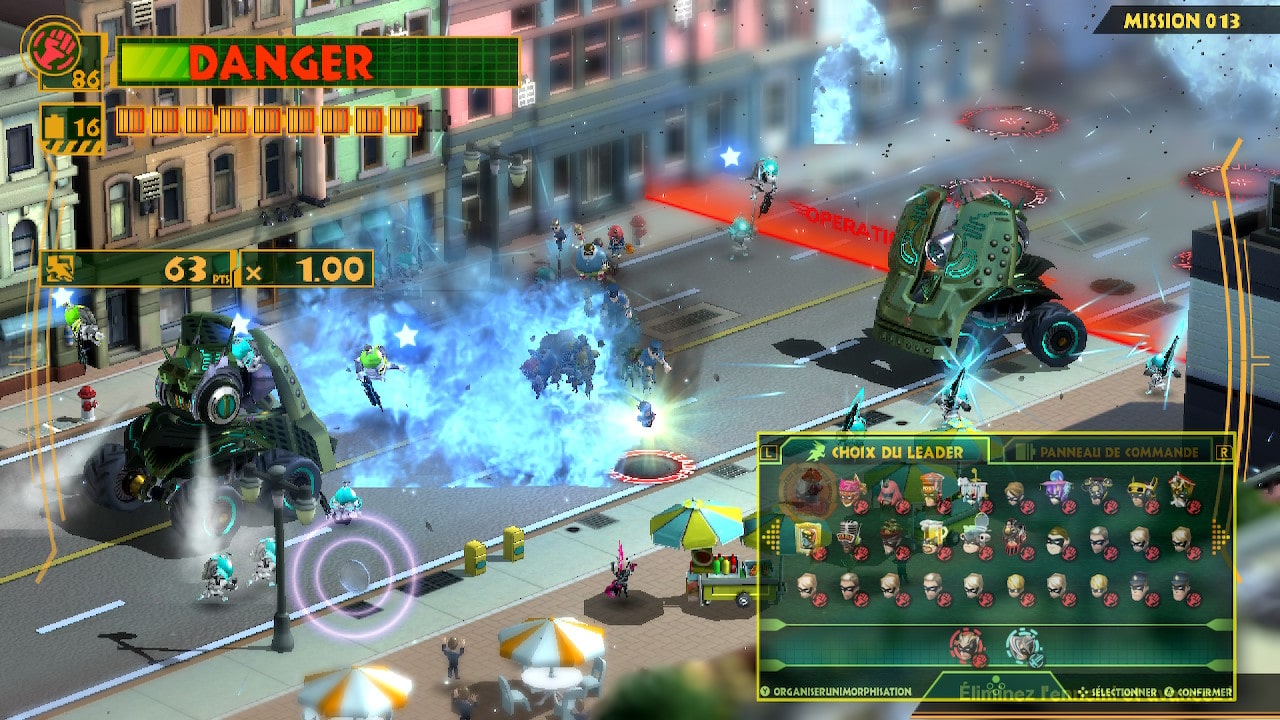Select the yellow horned helmet hero
This screenshot has height=720, width=1280.
tap(1139, 488)
